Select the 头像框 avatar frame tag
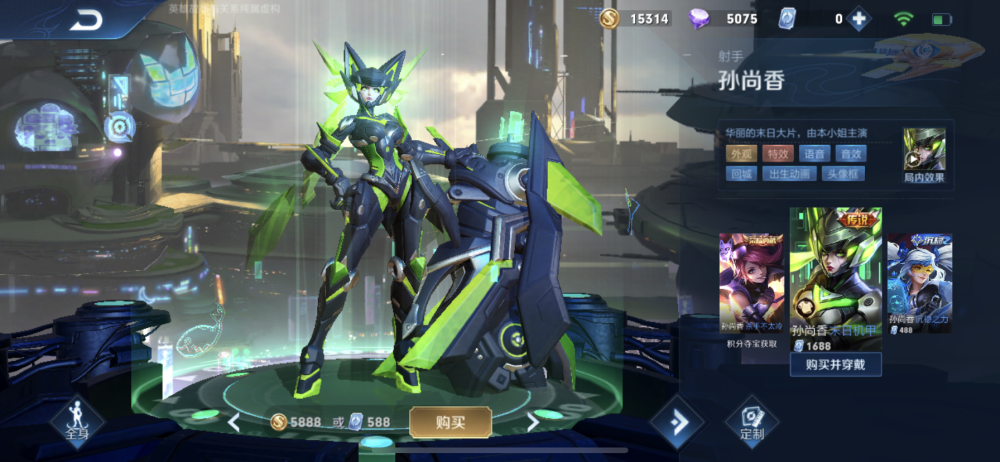 [x=842, y=173]
